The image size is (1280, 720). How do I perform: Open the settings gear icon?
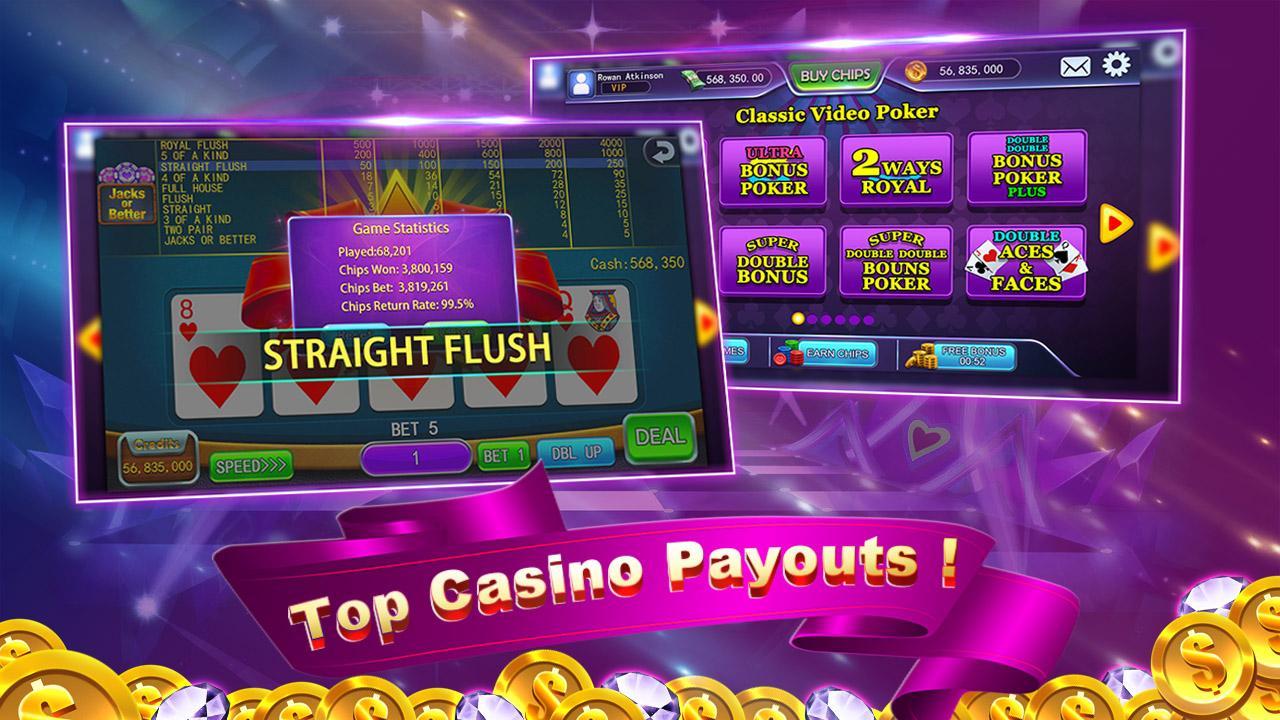pos(1118,65)
